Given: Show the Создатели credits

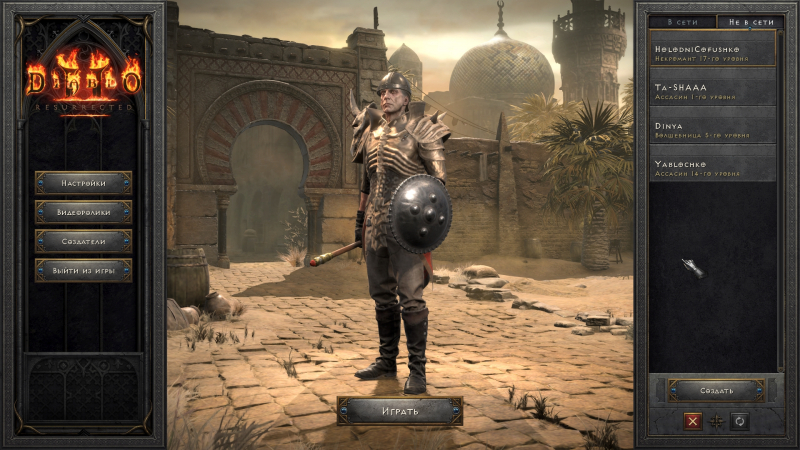Looking at the screenshot, I should pos(84,241).
